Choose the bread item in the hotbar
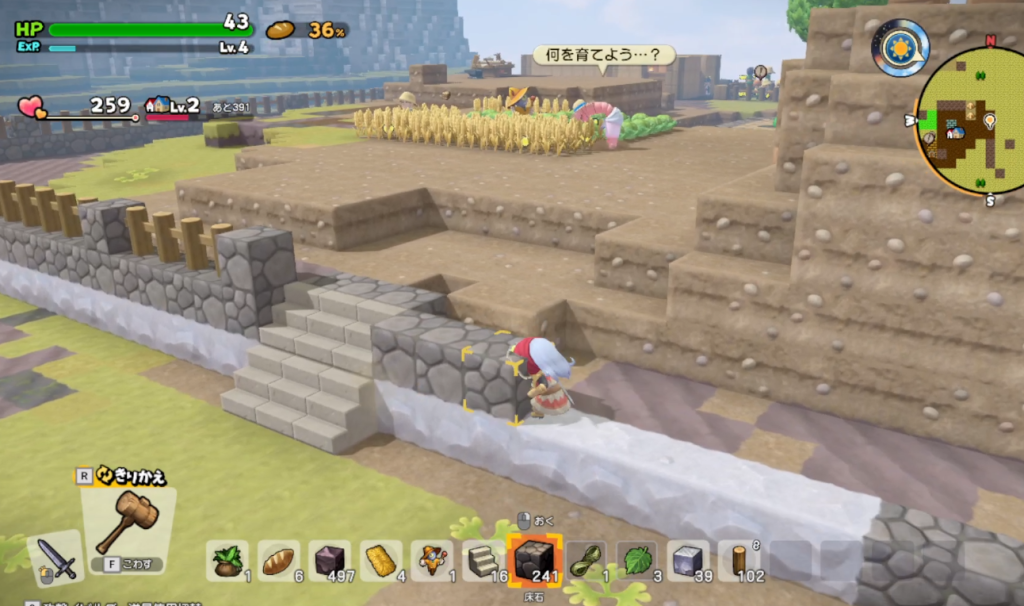 click(x=279, y=561)
